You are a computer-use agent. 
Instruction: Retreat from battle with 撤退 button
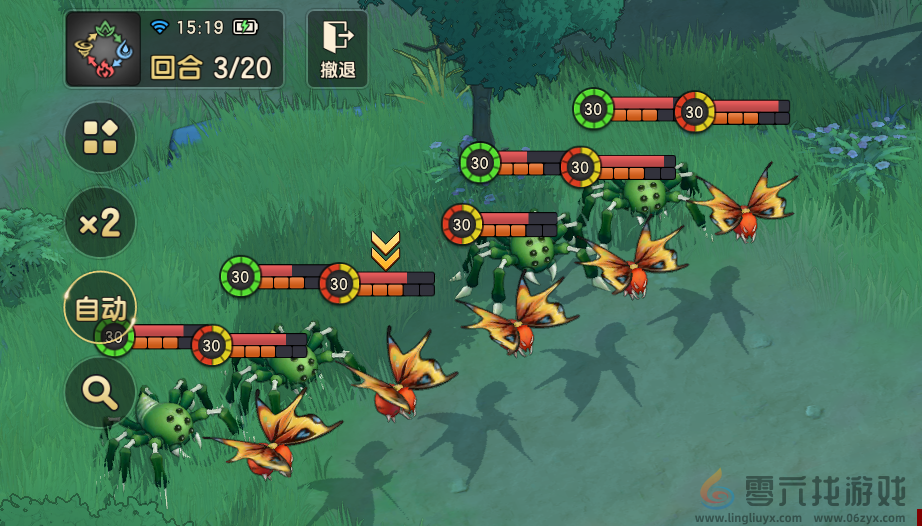click(337, 48)
